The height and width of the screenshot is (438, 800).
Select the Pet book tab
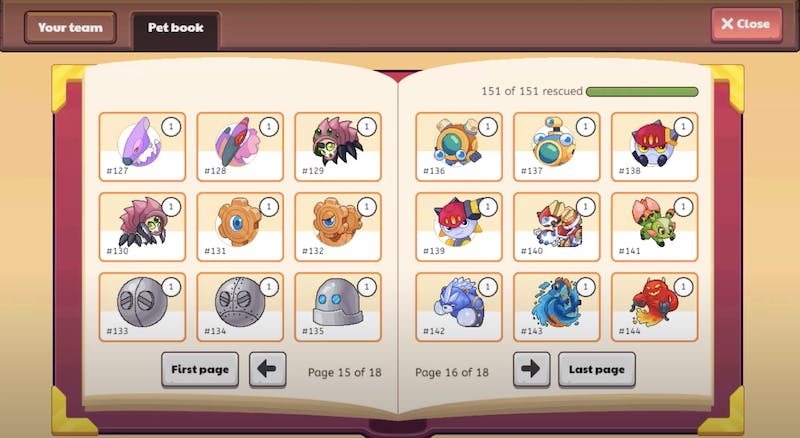(175, 28)
